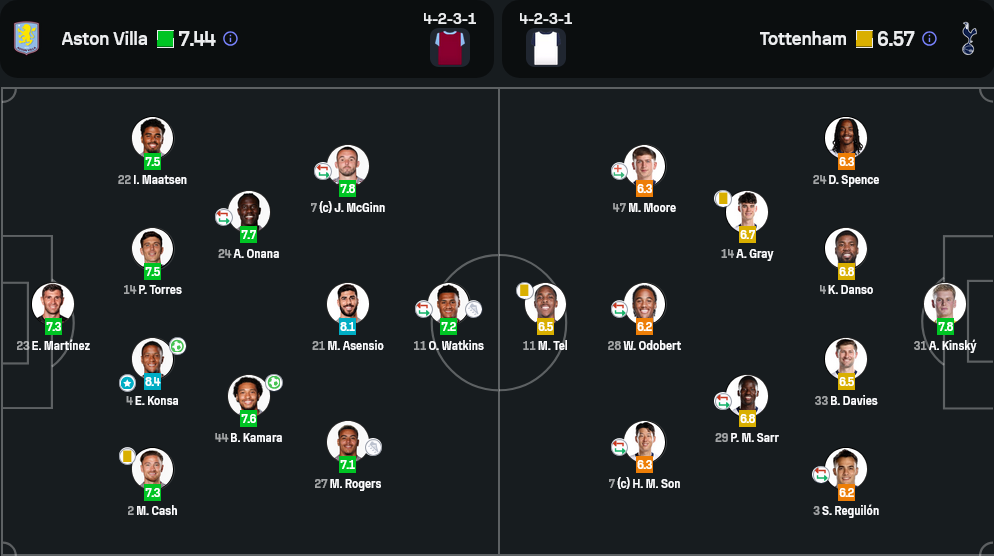Image resolution: width=994 pixels, height=556 pixels.
Task: Open B. Kamara player card
Action: point(249,396)
